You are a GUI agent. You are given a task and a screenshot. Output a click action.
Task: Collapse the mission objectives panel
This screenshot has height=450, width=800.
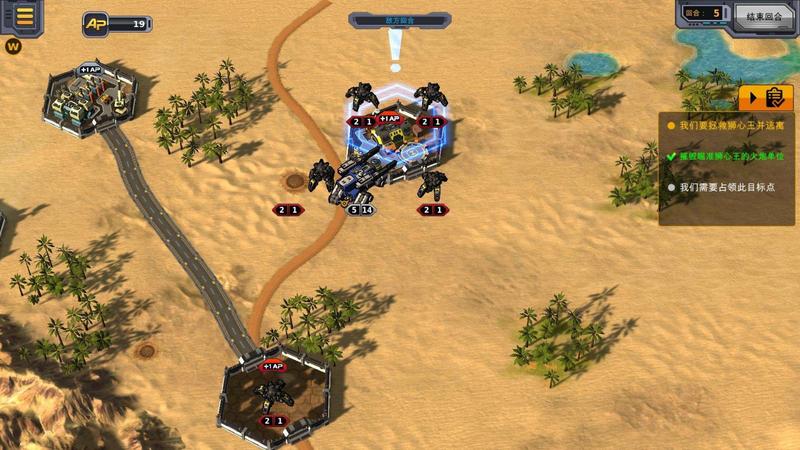coord(765,97)
